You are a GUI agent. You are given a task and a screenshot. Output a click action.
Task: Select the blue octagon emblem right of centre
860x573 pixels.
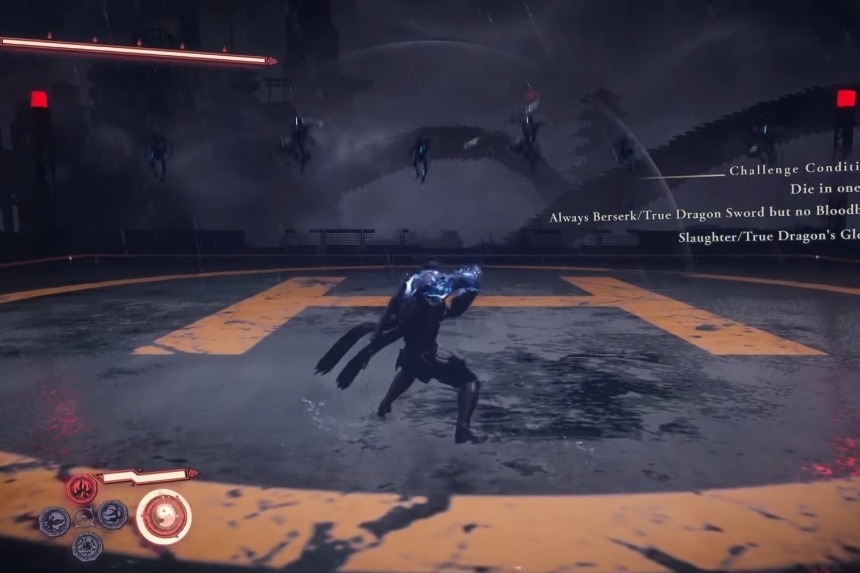[x=112, y=514]
